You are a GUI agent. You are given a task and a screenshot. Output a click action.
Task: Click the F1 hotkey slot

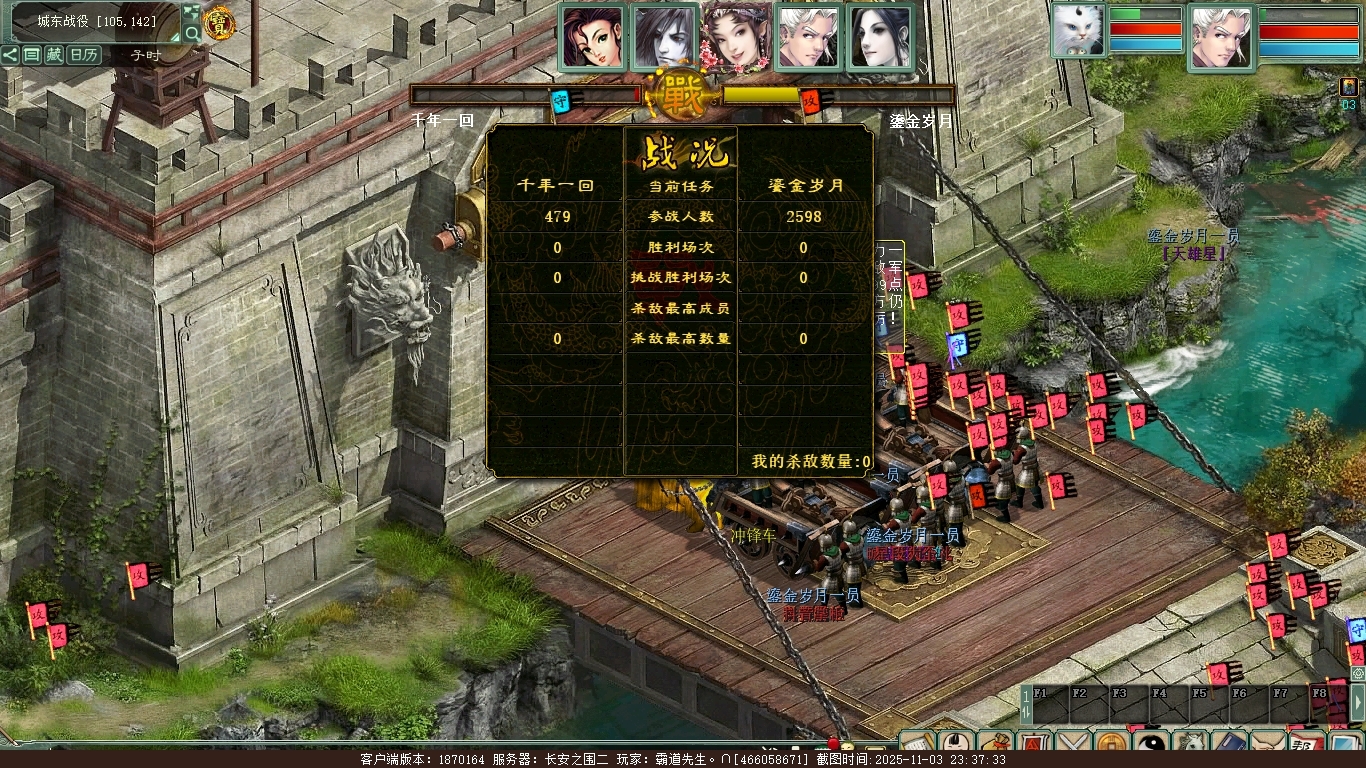pyautogui.click(x=1050, y=704)
